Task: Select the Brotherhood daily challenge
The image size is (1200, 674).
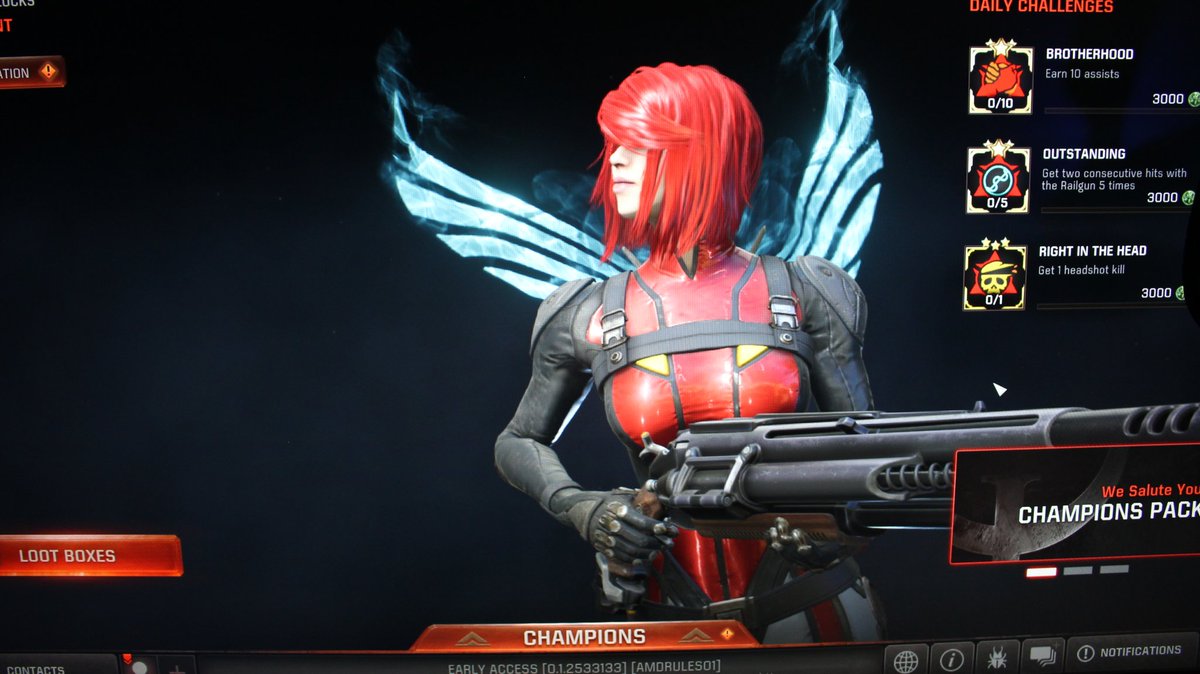Action: [1082, 80]
